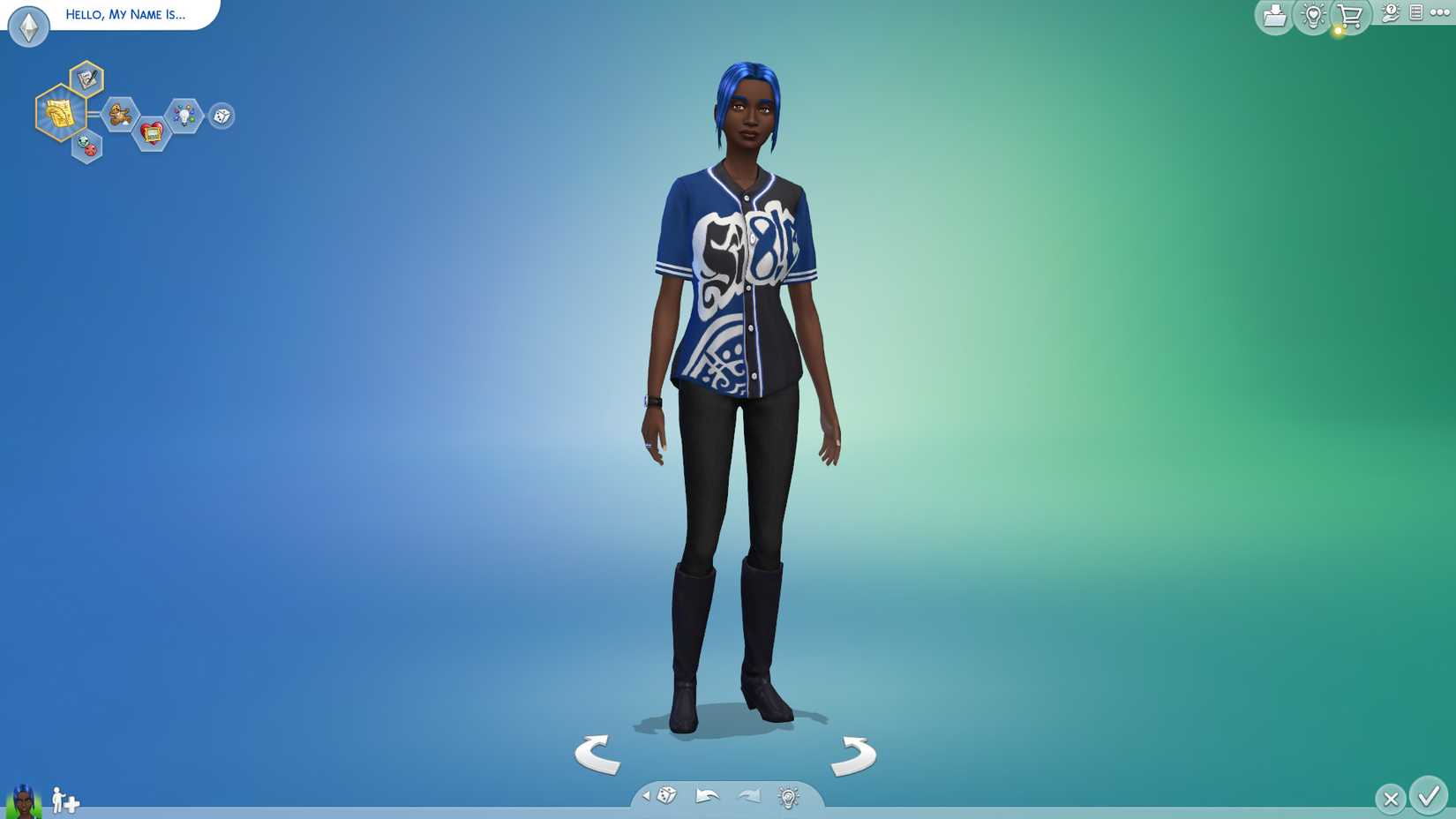Open the voice settings hexagon
The height and width of the screenshot is (819, 1456).
86,147
